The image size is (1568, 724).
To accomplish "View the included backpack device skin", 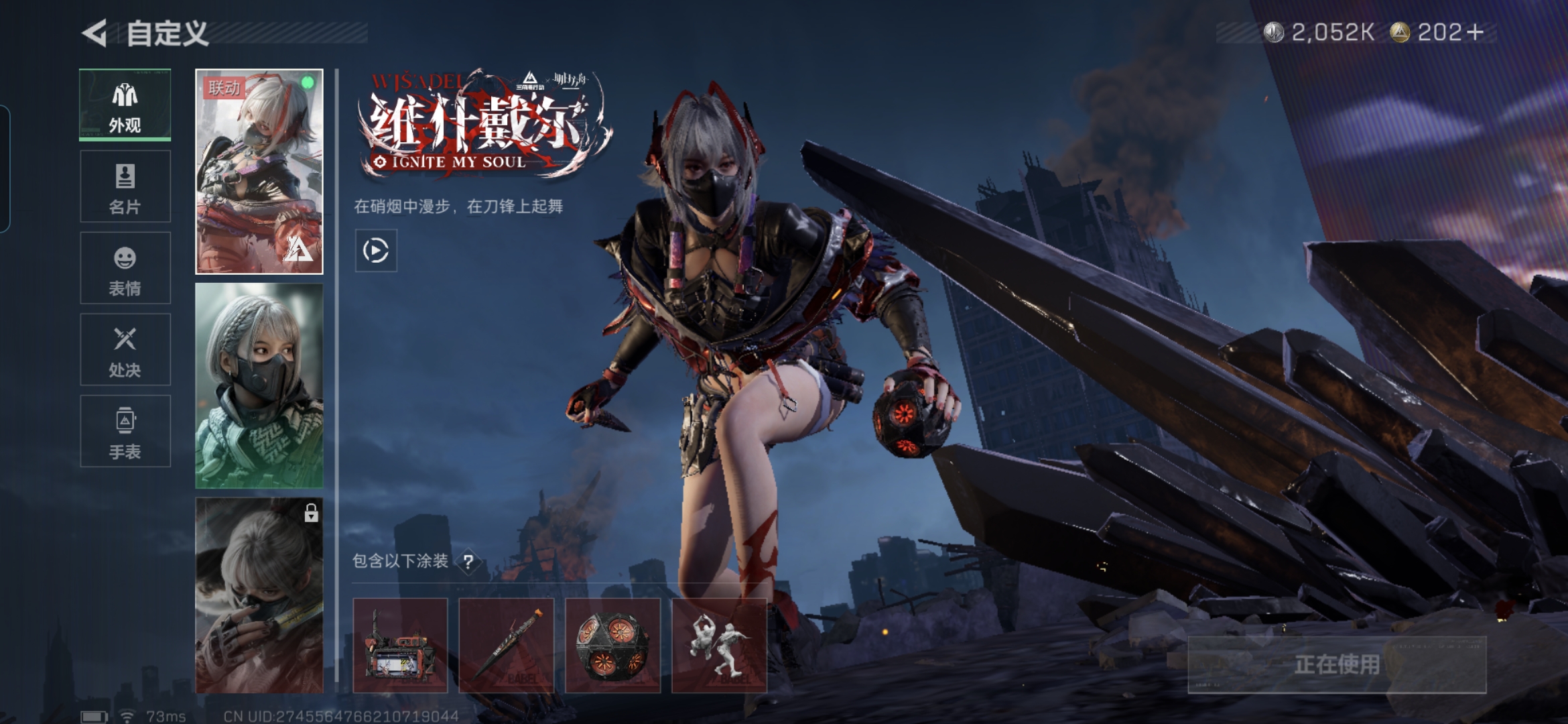I will pyautogui.click(x=400, y=645).
